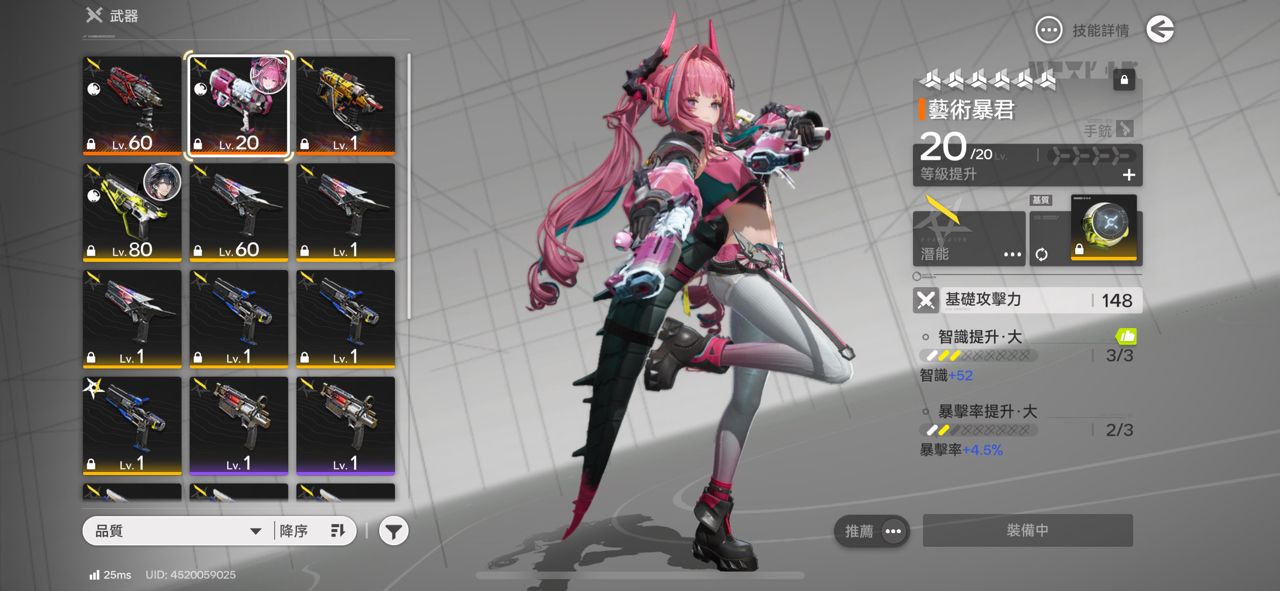
Task: Open the weapon filter funnel
Action: 394,531
